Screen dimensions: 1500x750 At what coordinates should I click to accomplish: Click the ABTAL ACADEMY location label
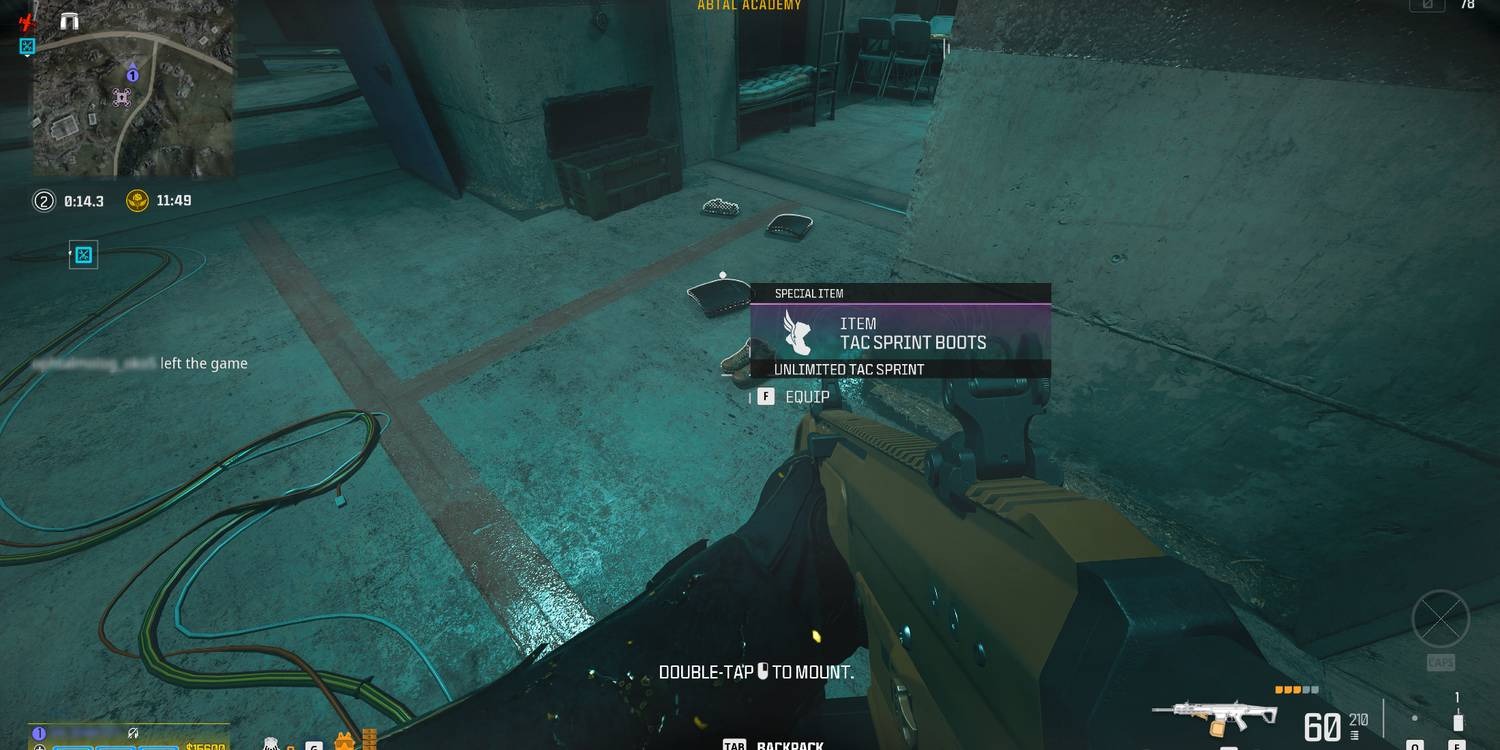coord(748,6)
